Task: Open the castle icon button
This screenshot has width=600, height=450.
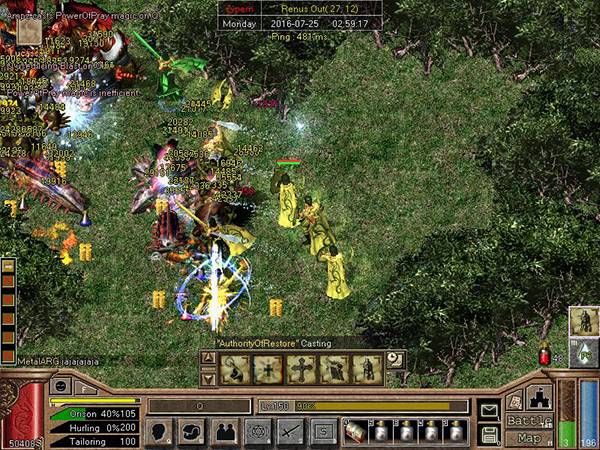Action: pyautogui.click(x=538, y=397)
